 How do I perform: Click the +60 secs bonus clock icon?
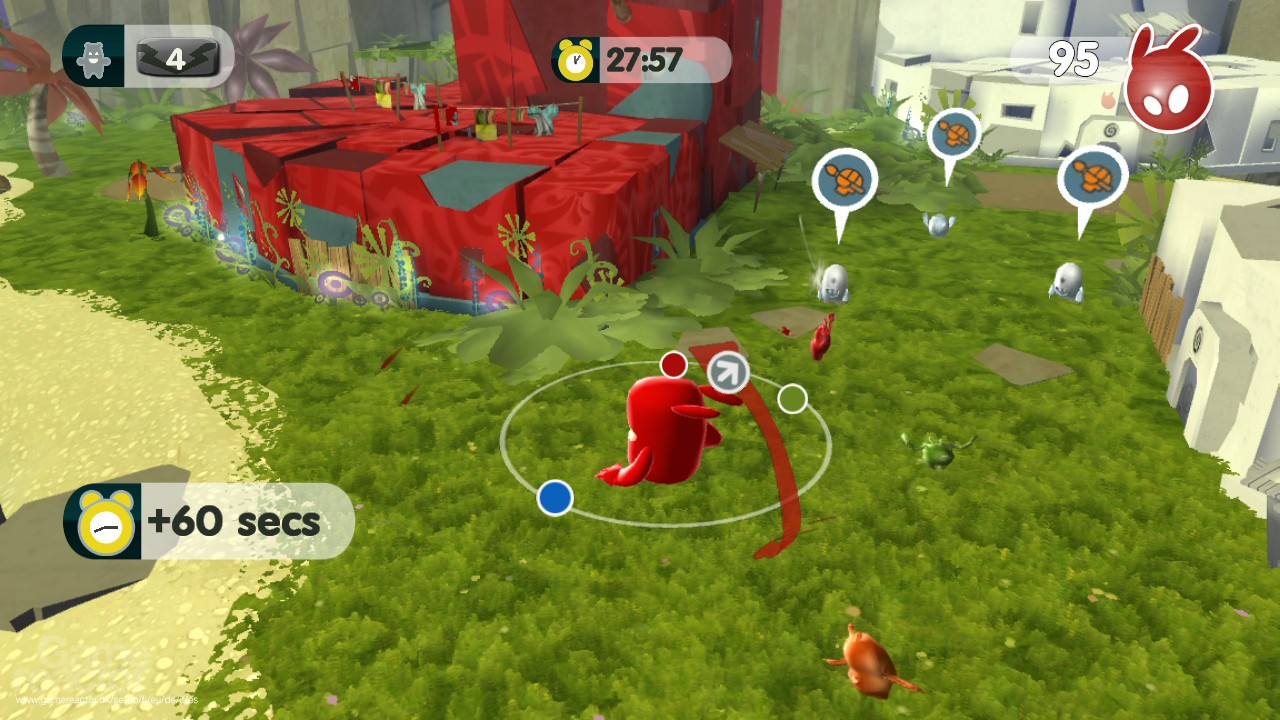[x=104, y=522]
